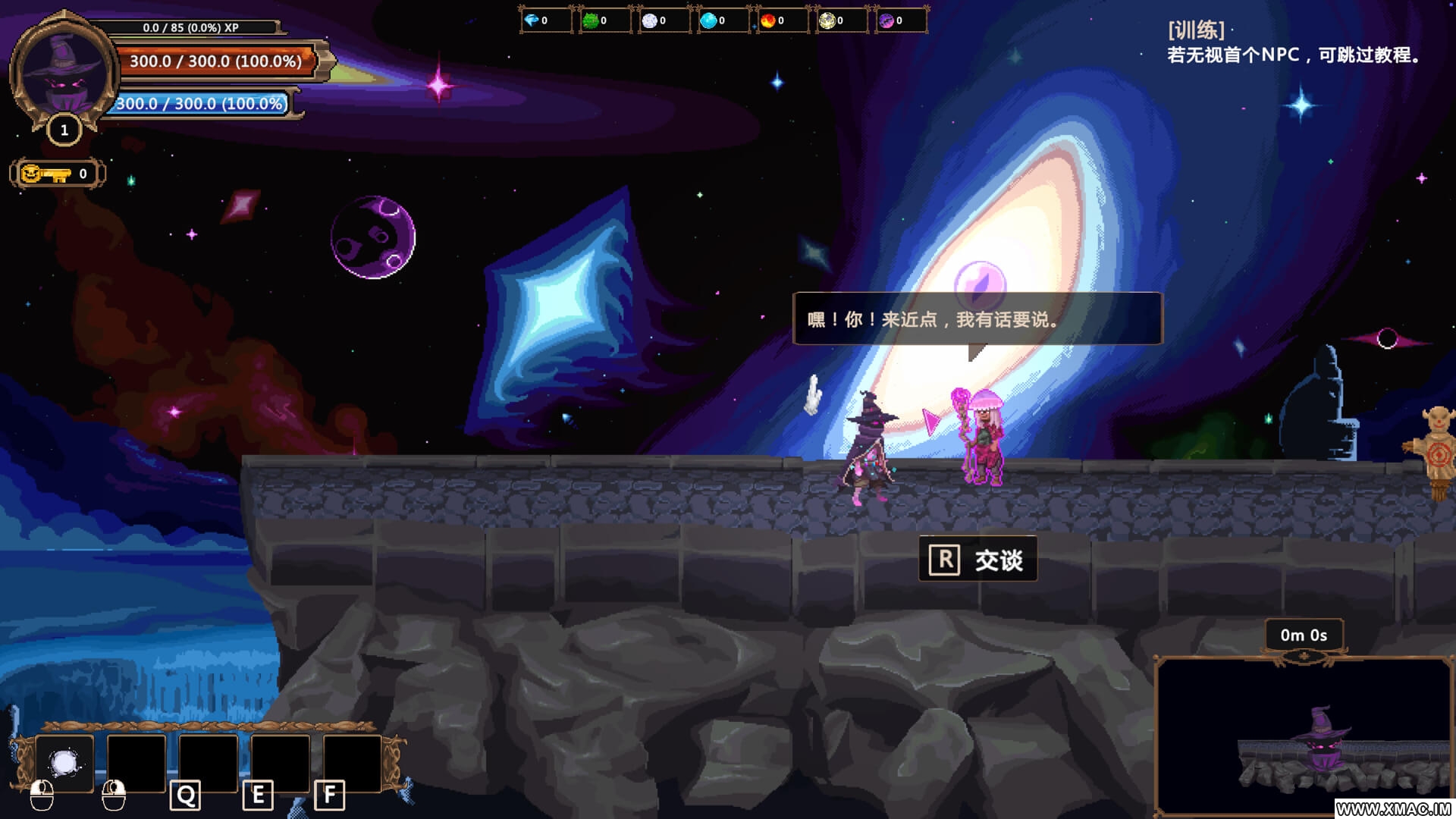1456x819 pixels.
Task: Click the purple void orb resource
Action: tap(886, 20)
